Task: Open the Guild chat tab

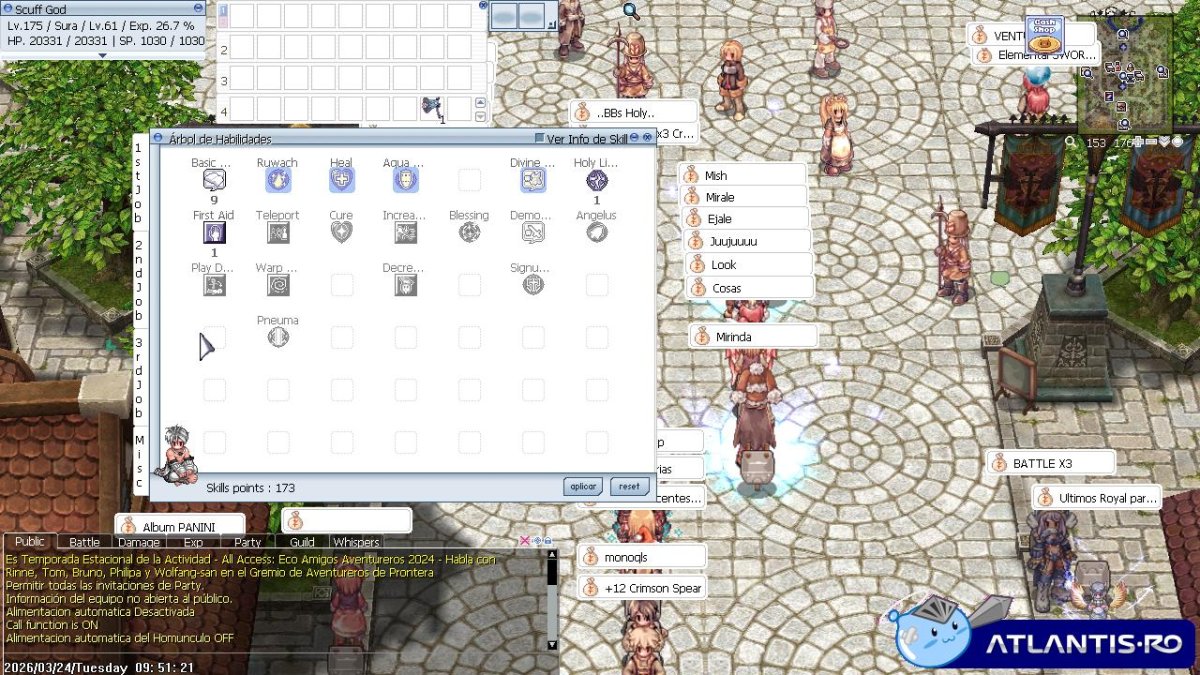Action: click(x=302, y=542)
